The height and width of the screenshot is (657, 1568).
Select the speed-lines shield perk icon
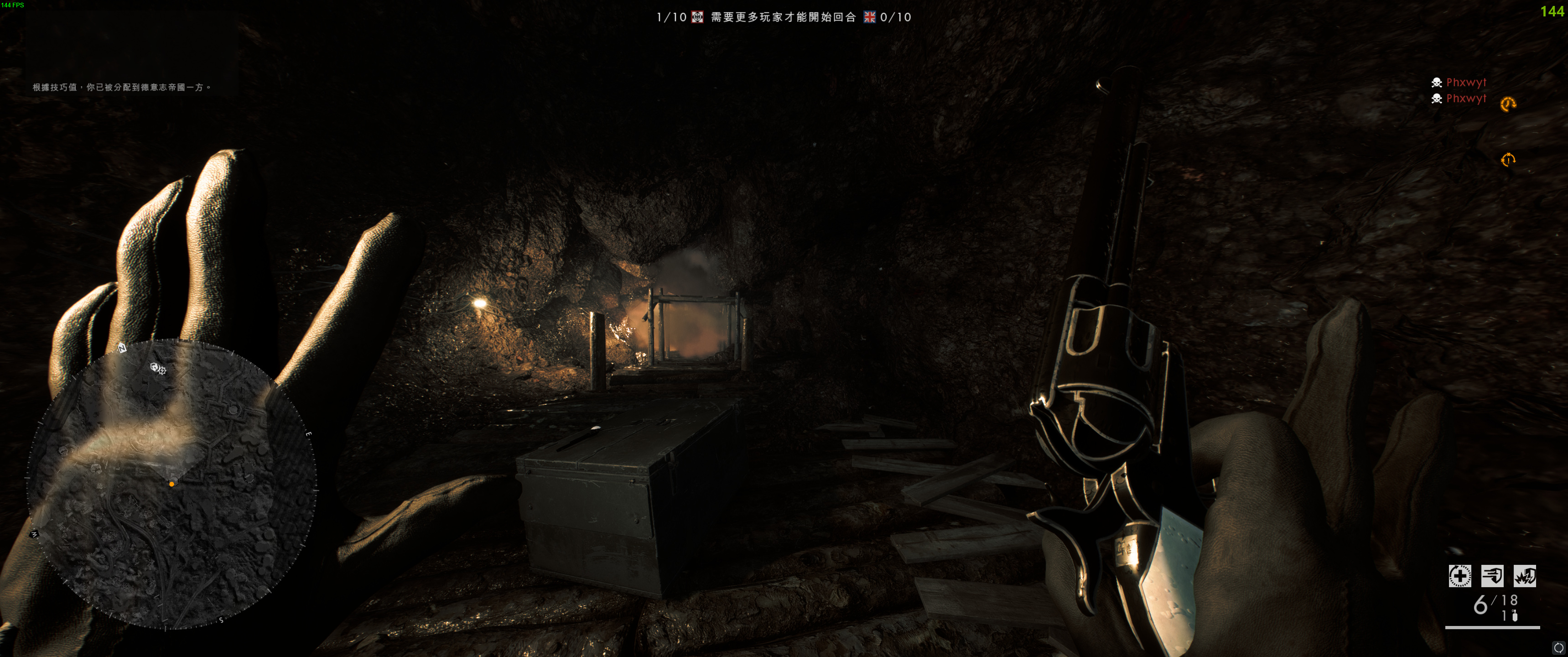click(x=1491, y=575)
